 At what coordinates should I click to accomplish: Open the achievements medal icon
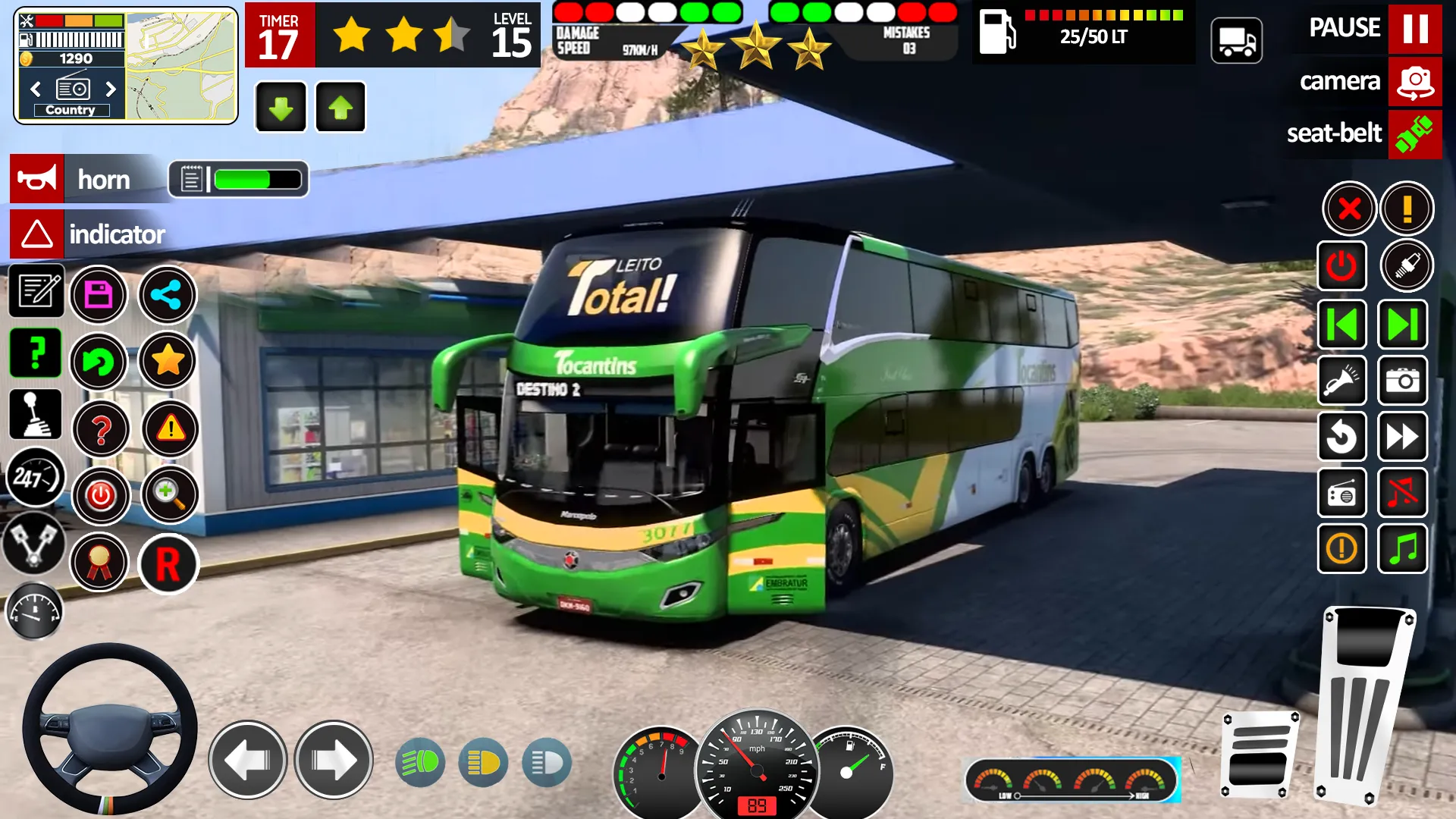(99, 561)
